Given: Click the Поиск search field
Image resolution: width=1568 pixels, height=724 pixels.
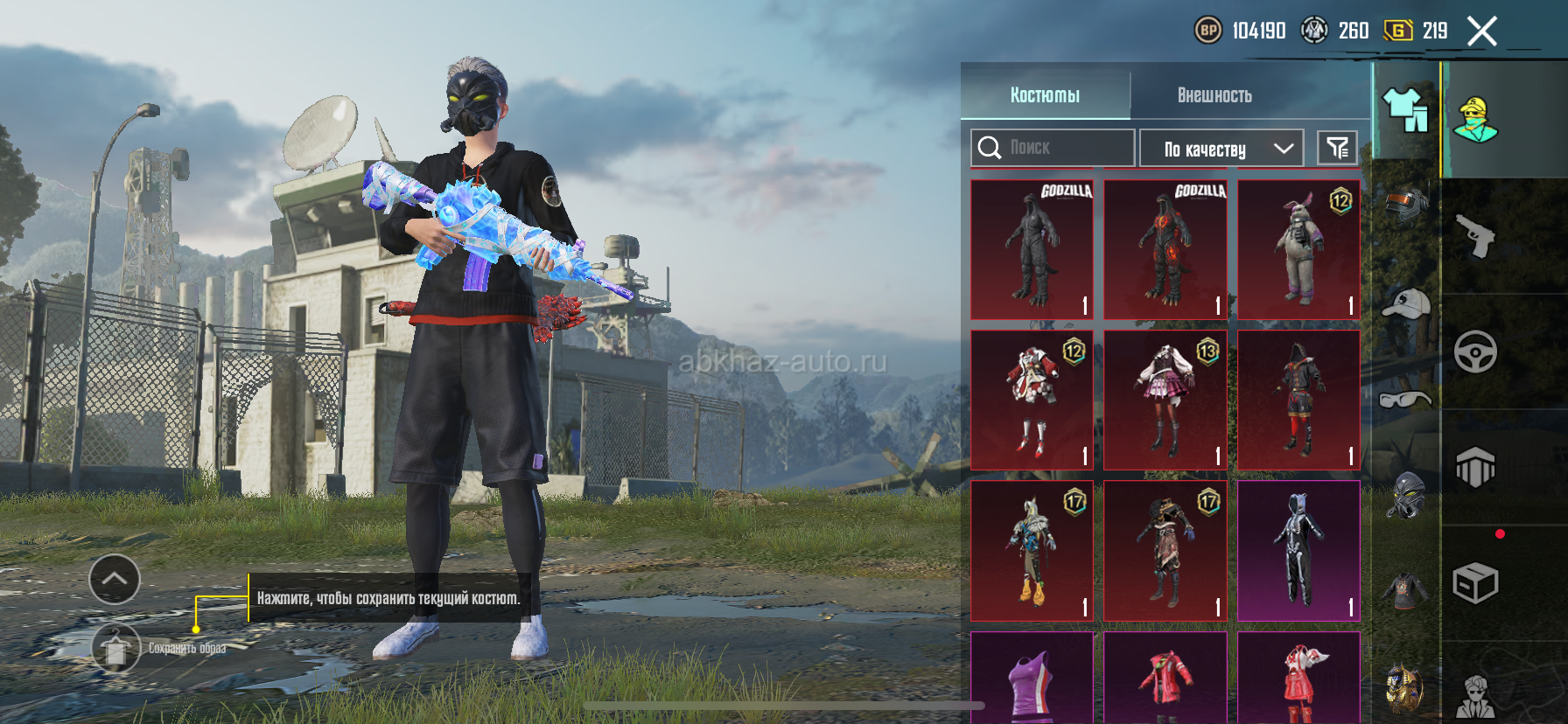Looking at the screenshot, I should (1053, 148).
